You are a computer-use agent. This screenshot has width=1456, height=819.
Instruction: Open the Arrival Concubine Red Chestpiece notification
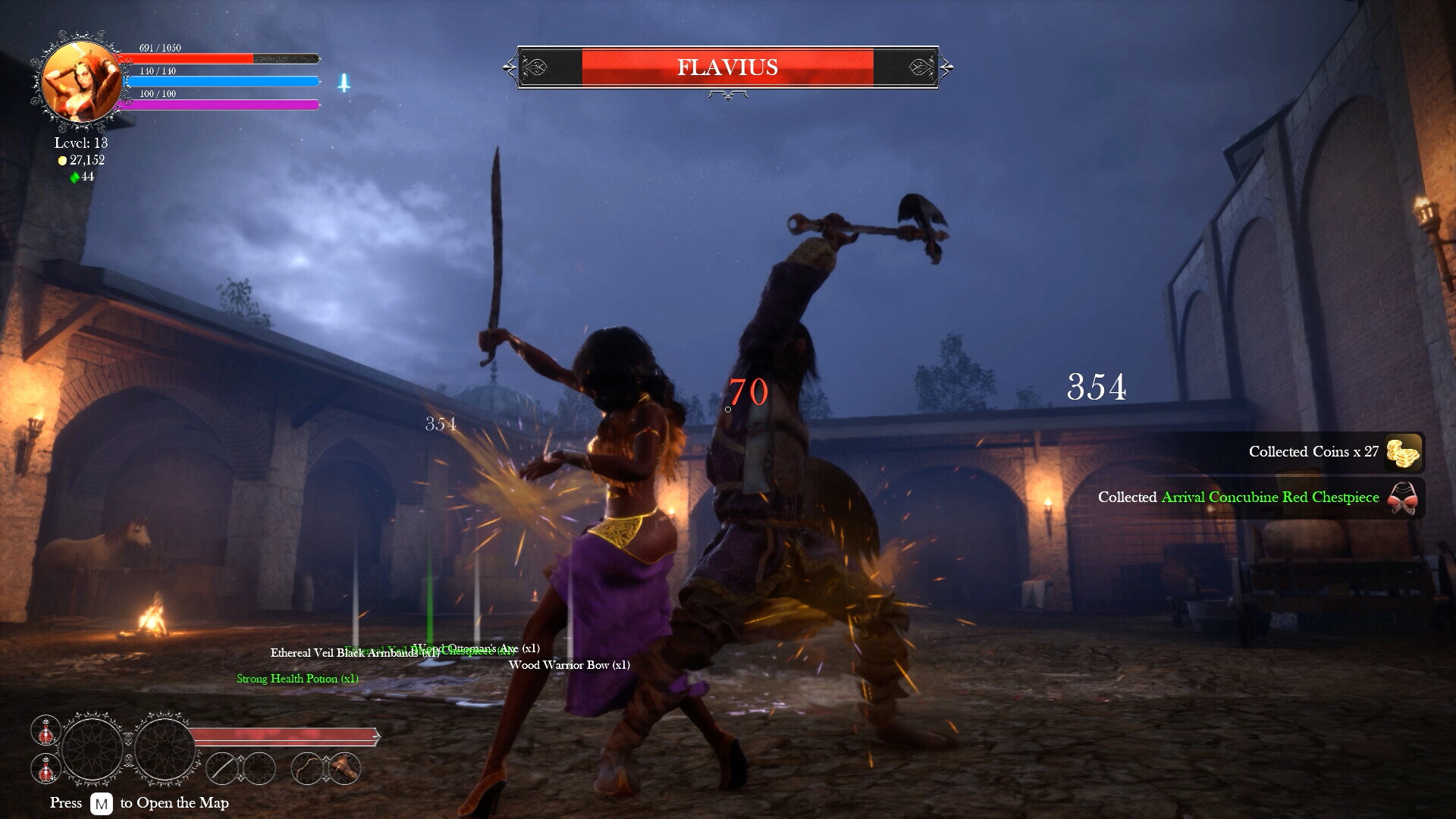point(1259,498)
